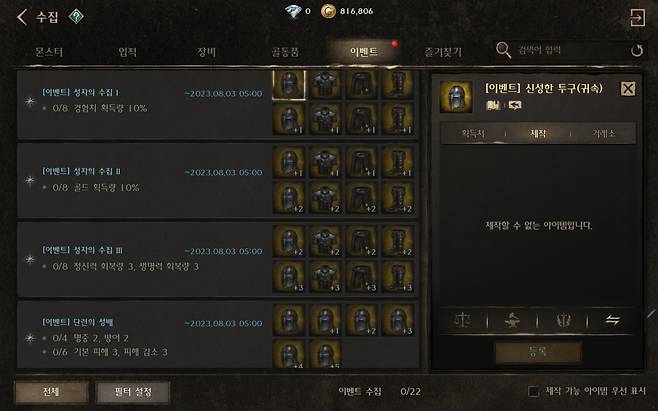The width and height of the screenshot is (658, 411).
Task: Click the 등록 button
Action: point(538,352)
